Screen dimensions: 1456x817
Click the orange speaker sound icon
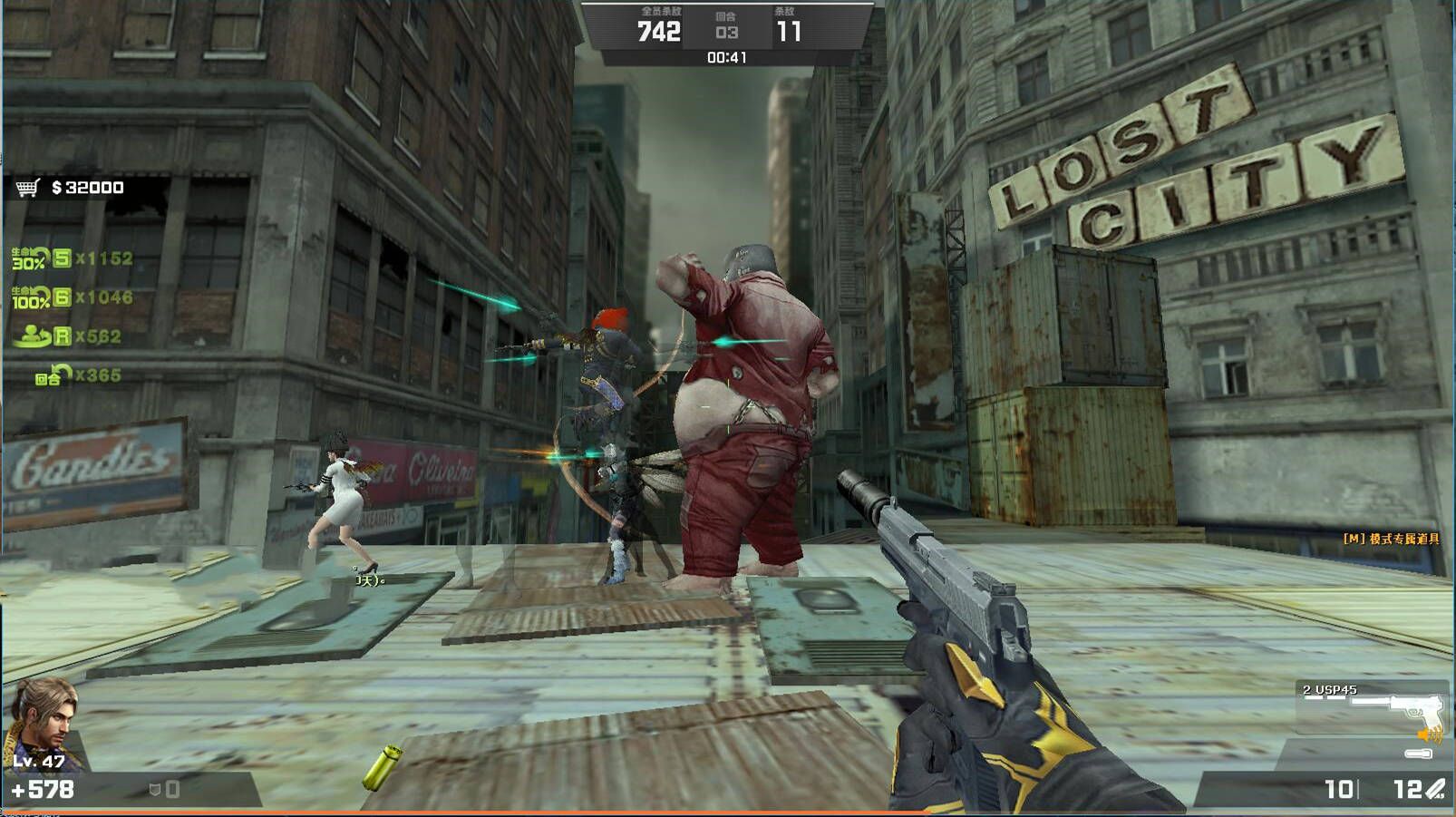click(x=1430, y=734)
